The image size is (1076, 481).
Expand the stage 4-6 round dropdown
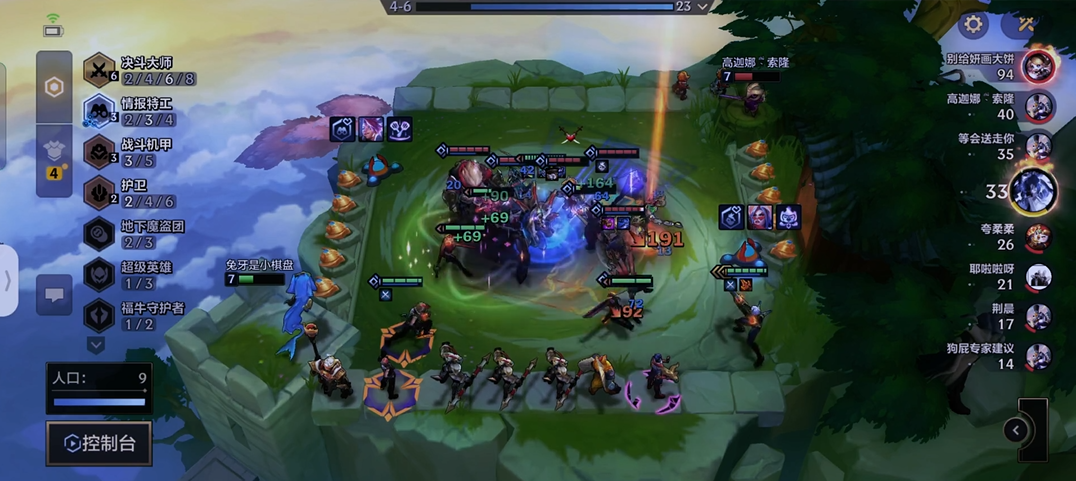point(704,7)
